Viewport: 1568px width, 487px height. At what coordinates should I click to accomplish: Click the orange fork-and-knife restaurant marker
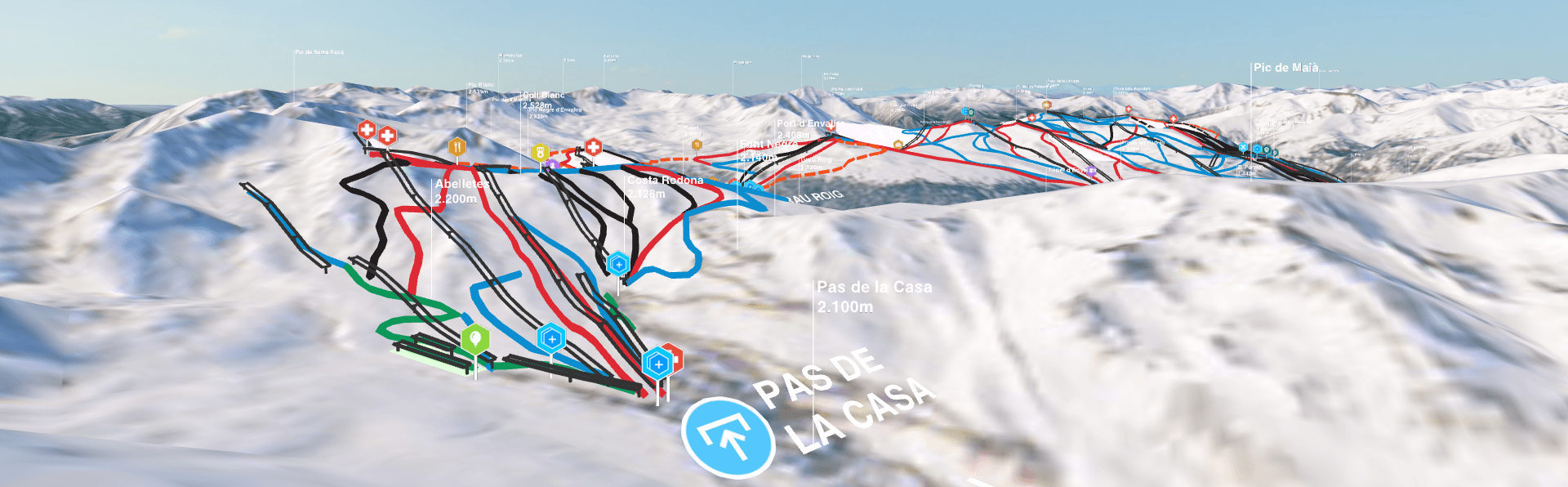click(x=457, y=147)
